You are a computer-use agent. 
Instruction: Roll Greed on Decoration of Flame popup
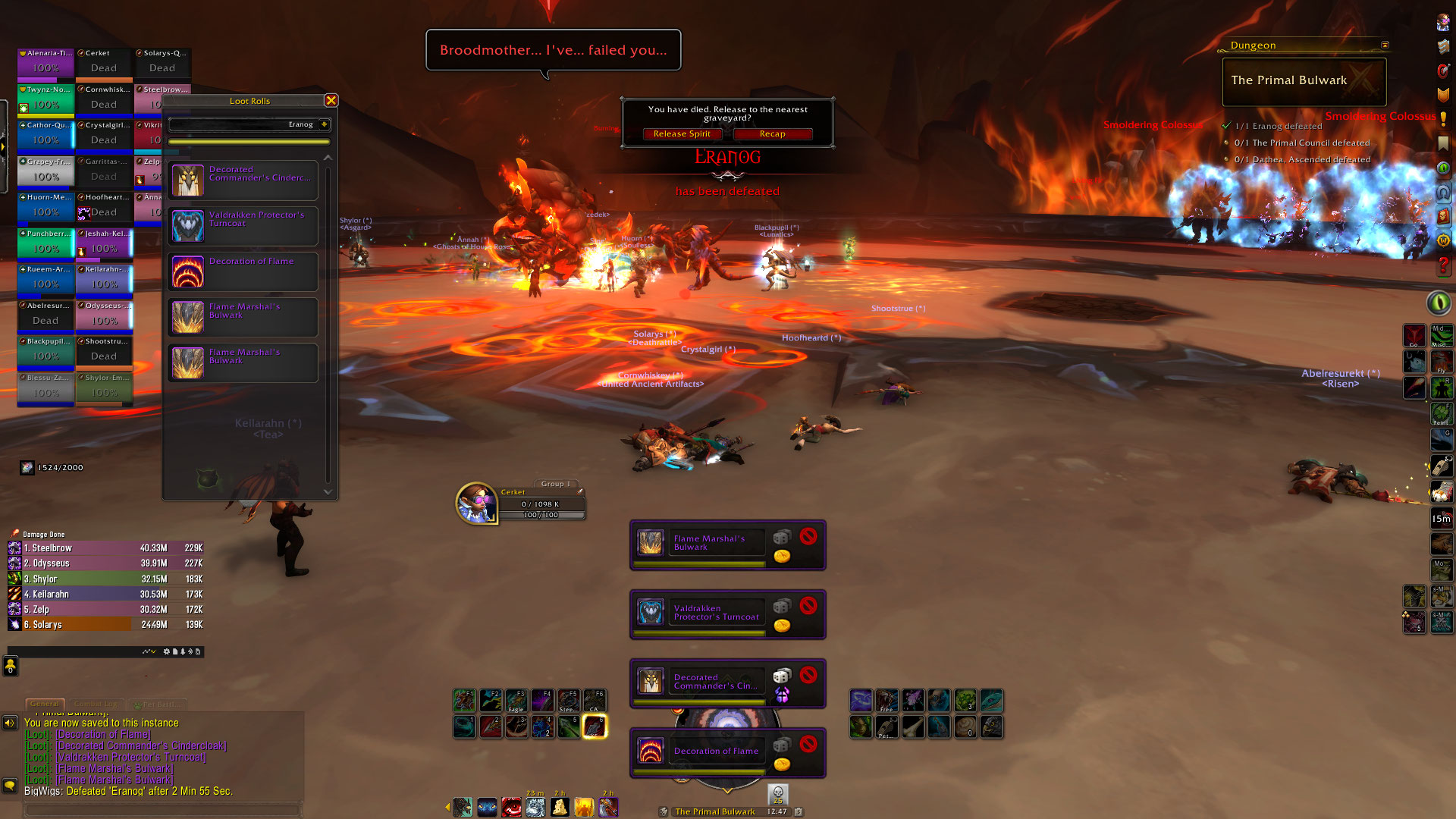pyautogui.click(x=782, y=764)
